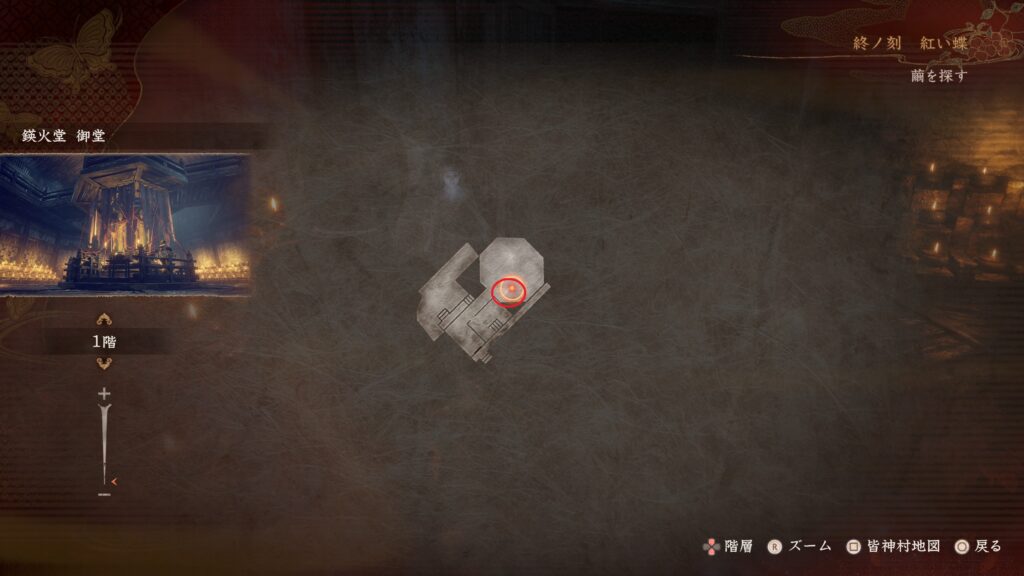Go down a floor with the down arrow
This screenshot has width=1024, height=576.
coord(104,363)
